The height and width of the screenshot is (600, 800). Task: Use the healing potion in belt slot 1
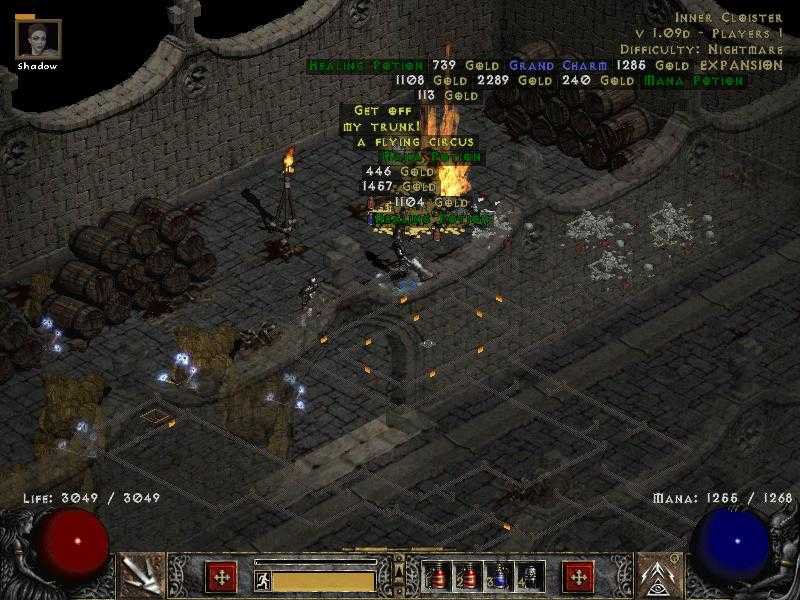(438, 577)
